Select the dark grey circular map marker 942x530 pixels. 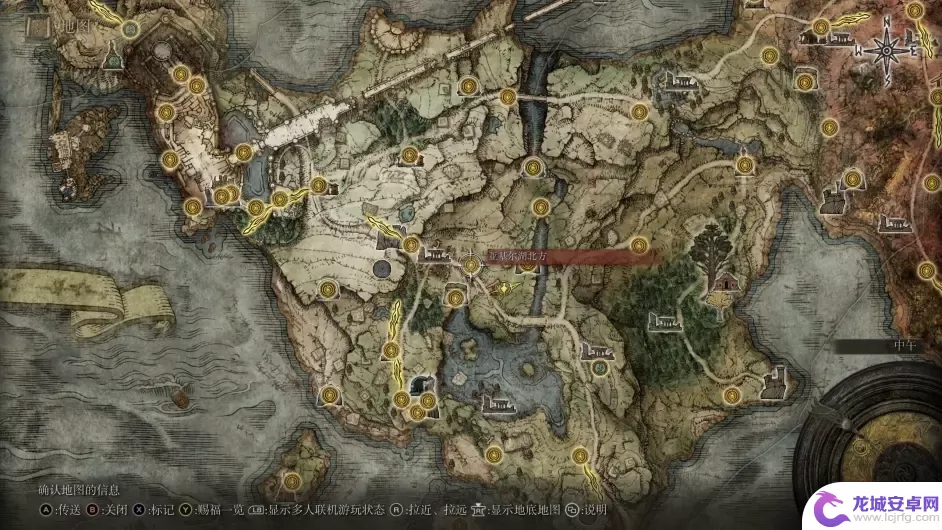point(380,270)
